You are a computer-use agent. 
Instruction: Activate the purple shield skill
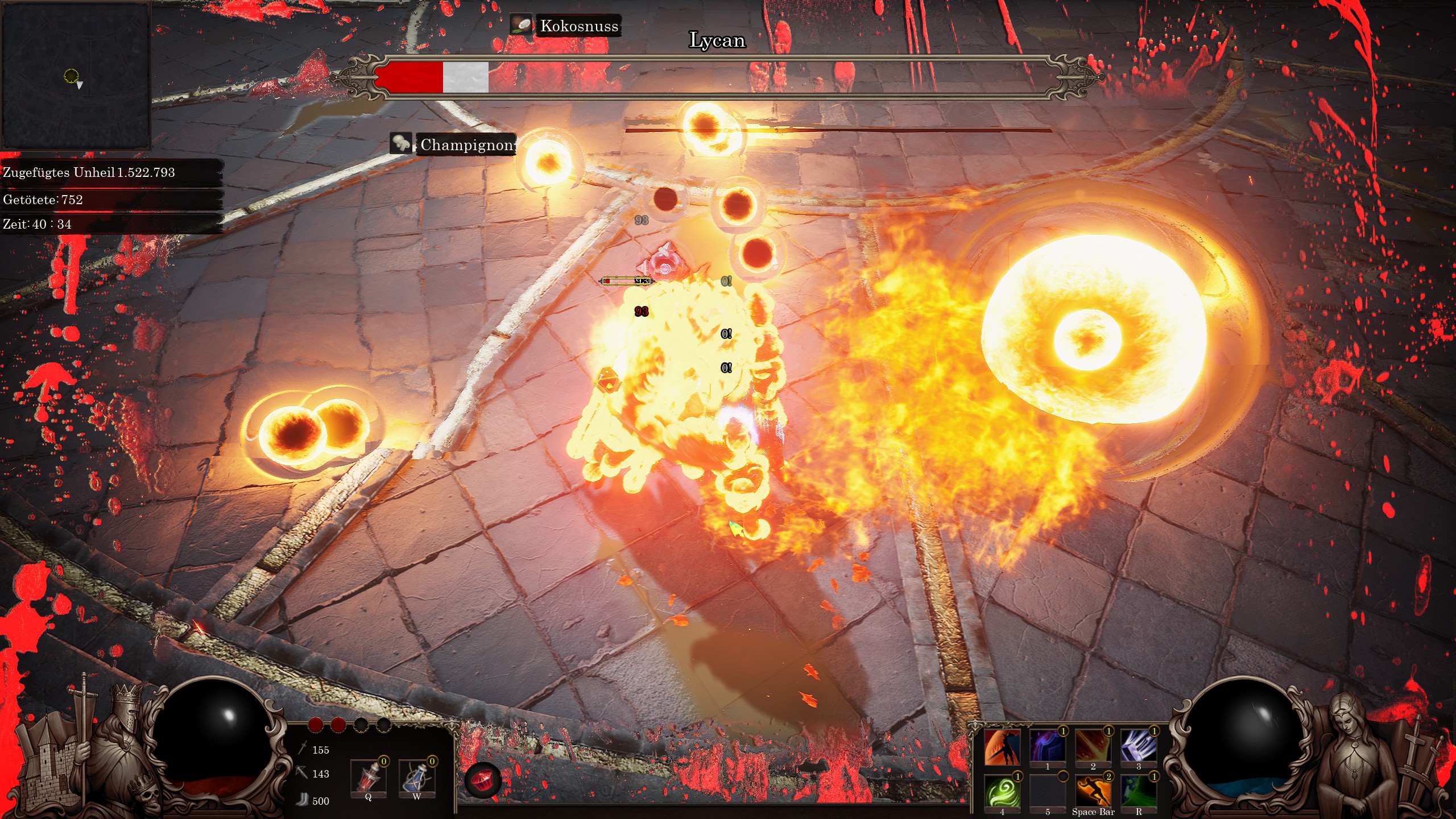[1047, 747]
